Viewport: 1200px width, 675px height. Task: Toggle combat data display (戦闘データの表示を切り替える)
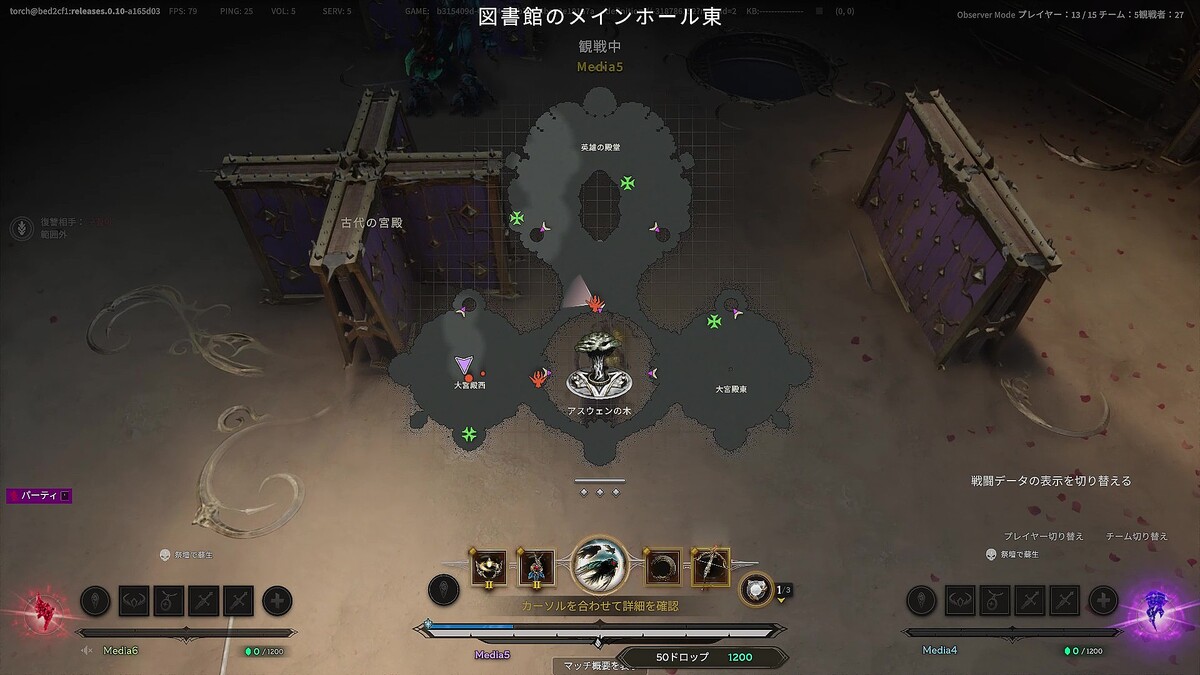pyautogui.click(x=1051, y=481)
